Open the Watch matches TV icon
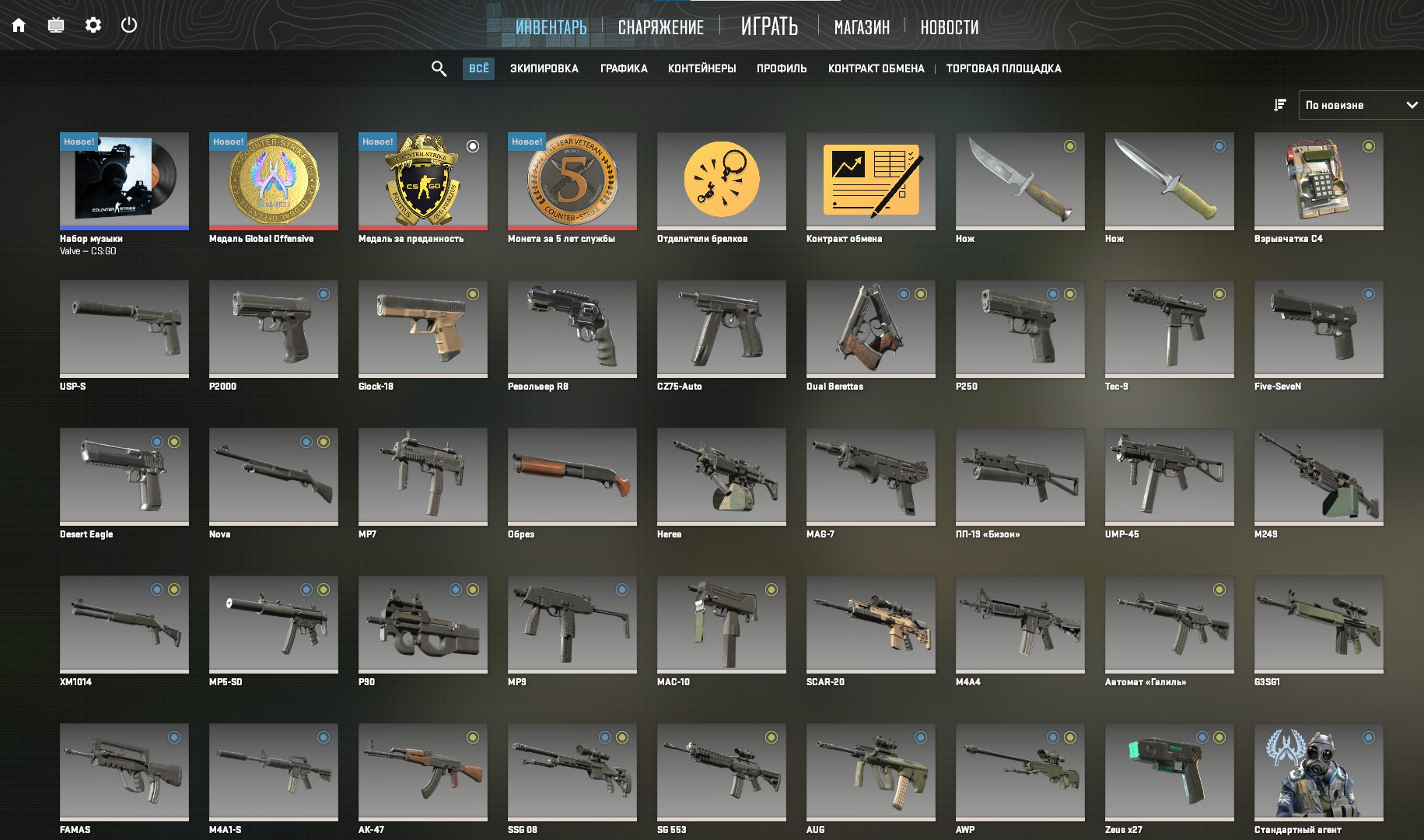Image resolution: width=1424 pixels, height=840 pixels. pos(56,25)
